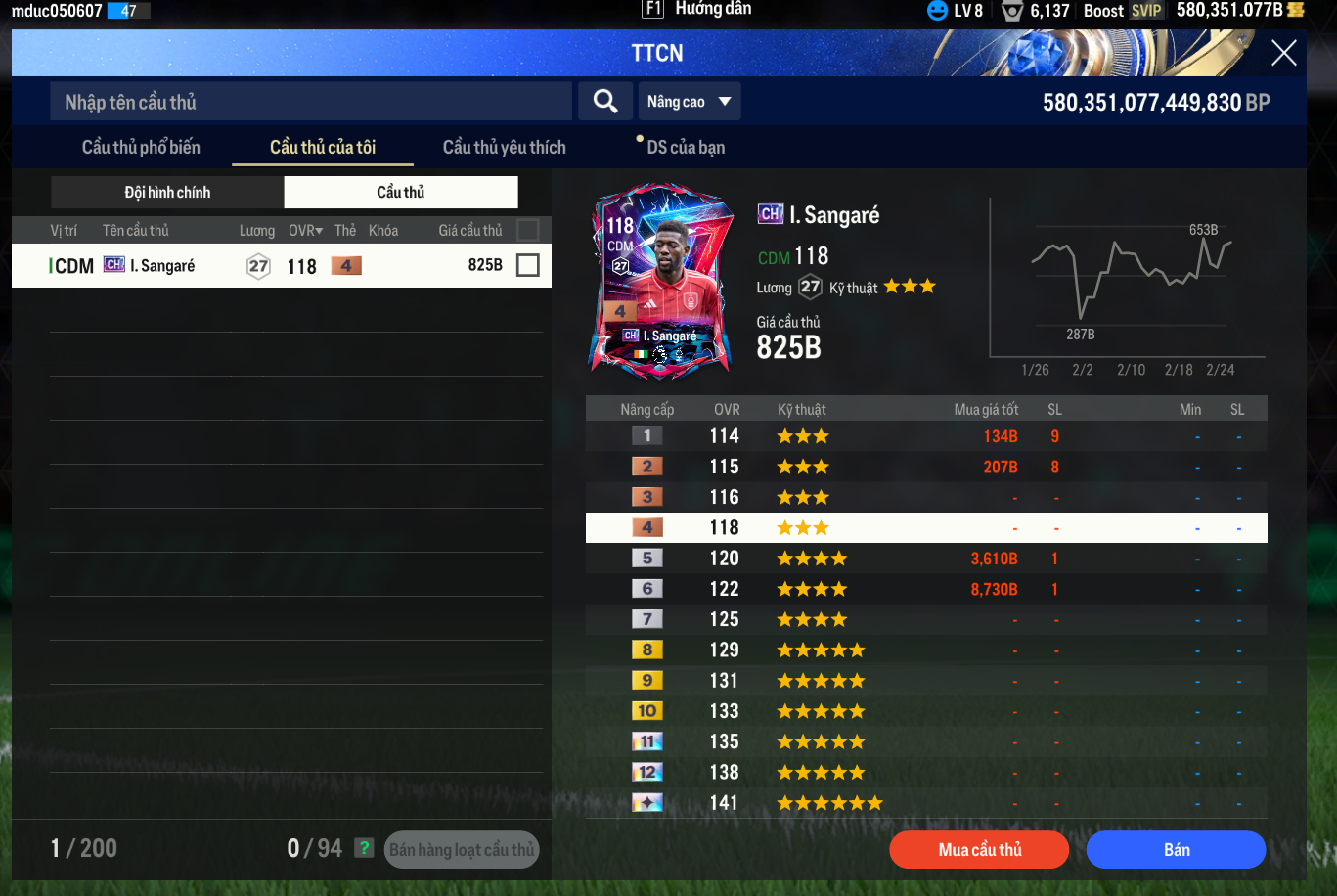Show the DS của bạn tab
Image resolution: width=1337 pixels, height=896 pixels.
point(686,148)
